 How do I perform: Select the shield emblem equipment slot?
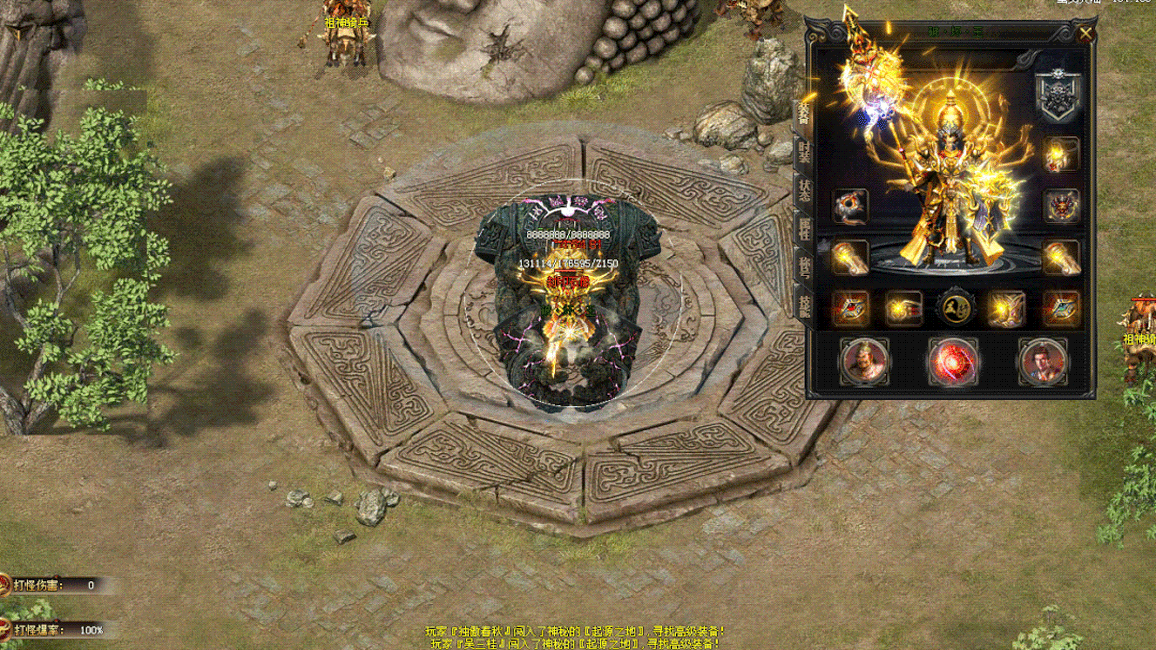point(1054,96)
